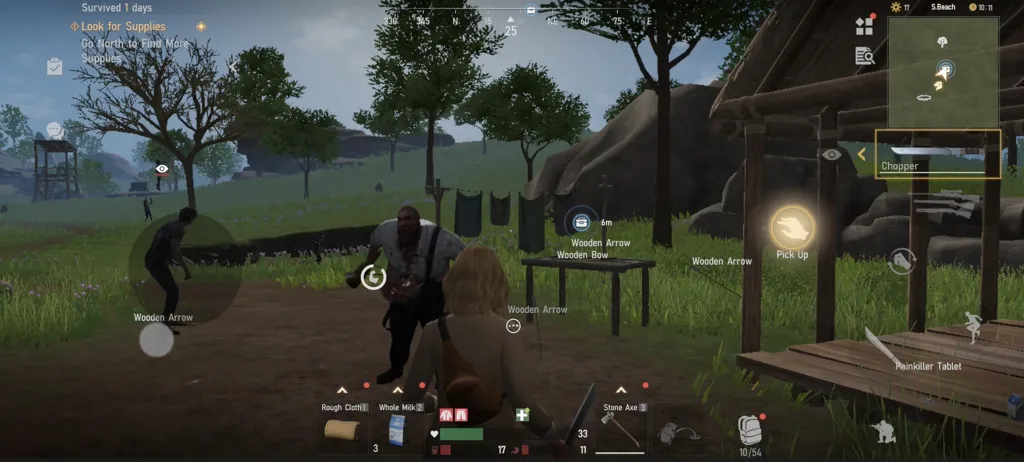Toggle the crouch stance icon
The height and width of the screenshot is (462, 1024).
[x=884, y=432]
